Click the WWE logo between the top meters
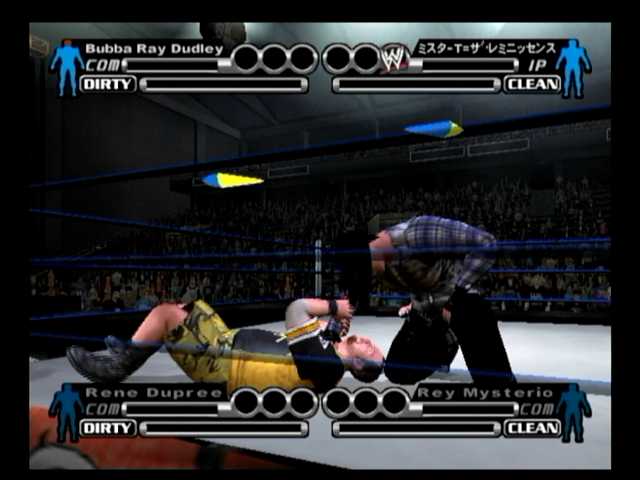640x480 pixels. [x=395, y=57]
